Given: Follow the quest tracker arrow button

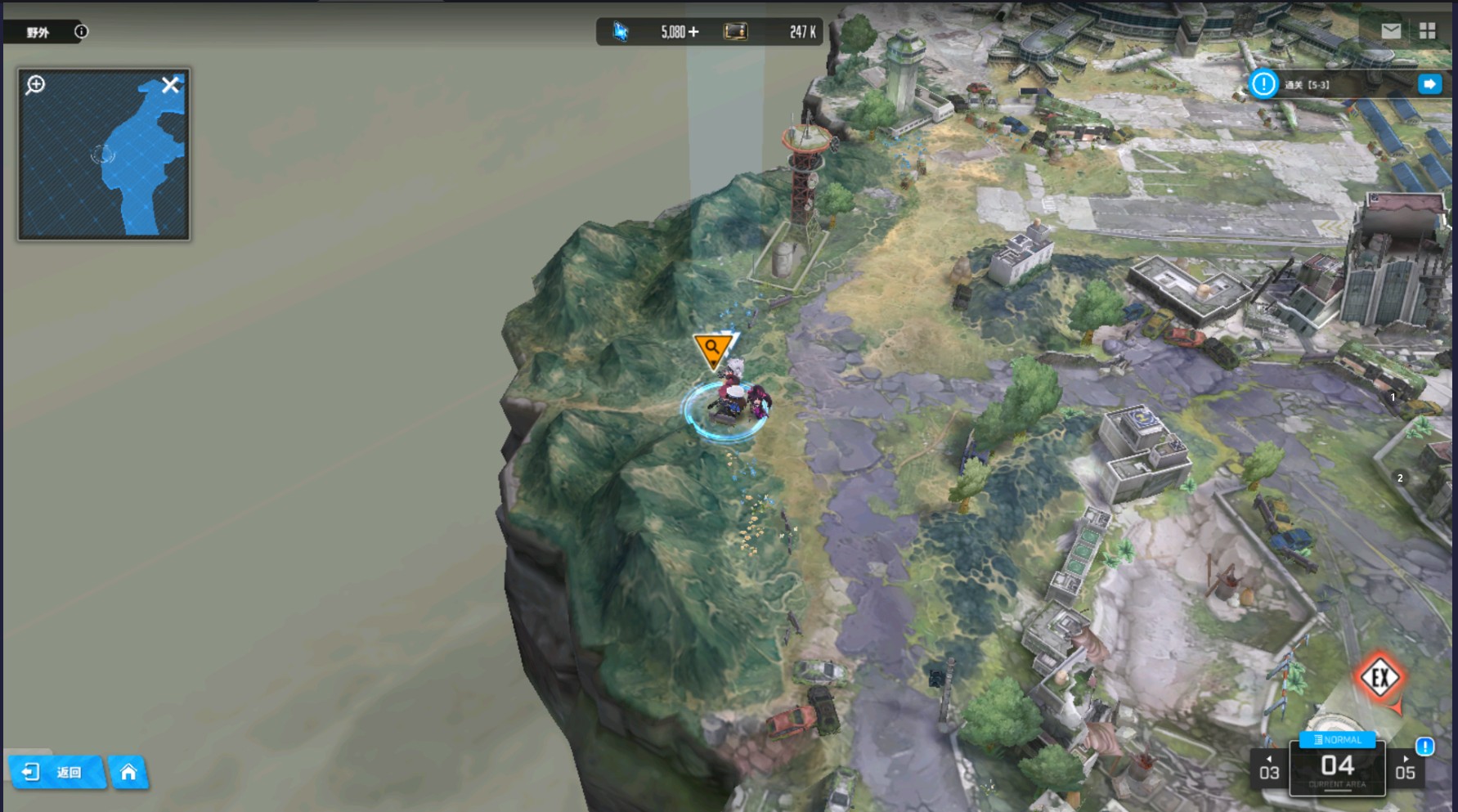Looking at the screenshot, I should [x=1429, y=84].
